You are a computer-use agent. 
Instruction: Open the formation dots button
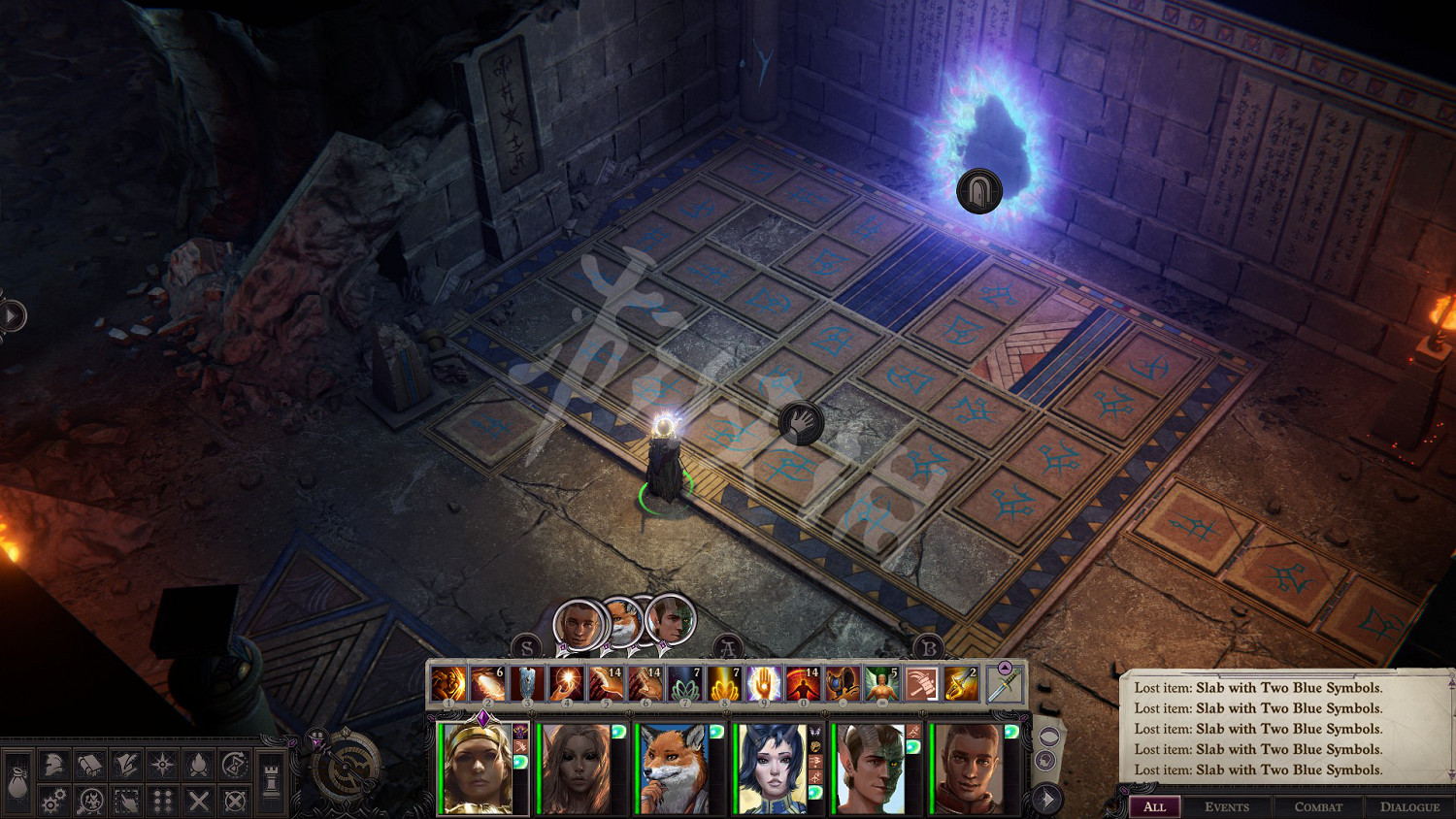(x=162, y=801)
